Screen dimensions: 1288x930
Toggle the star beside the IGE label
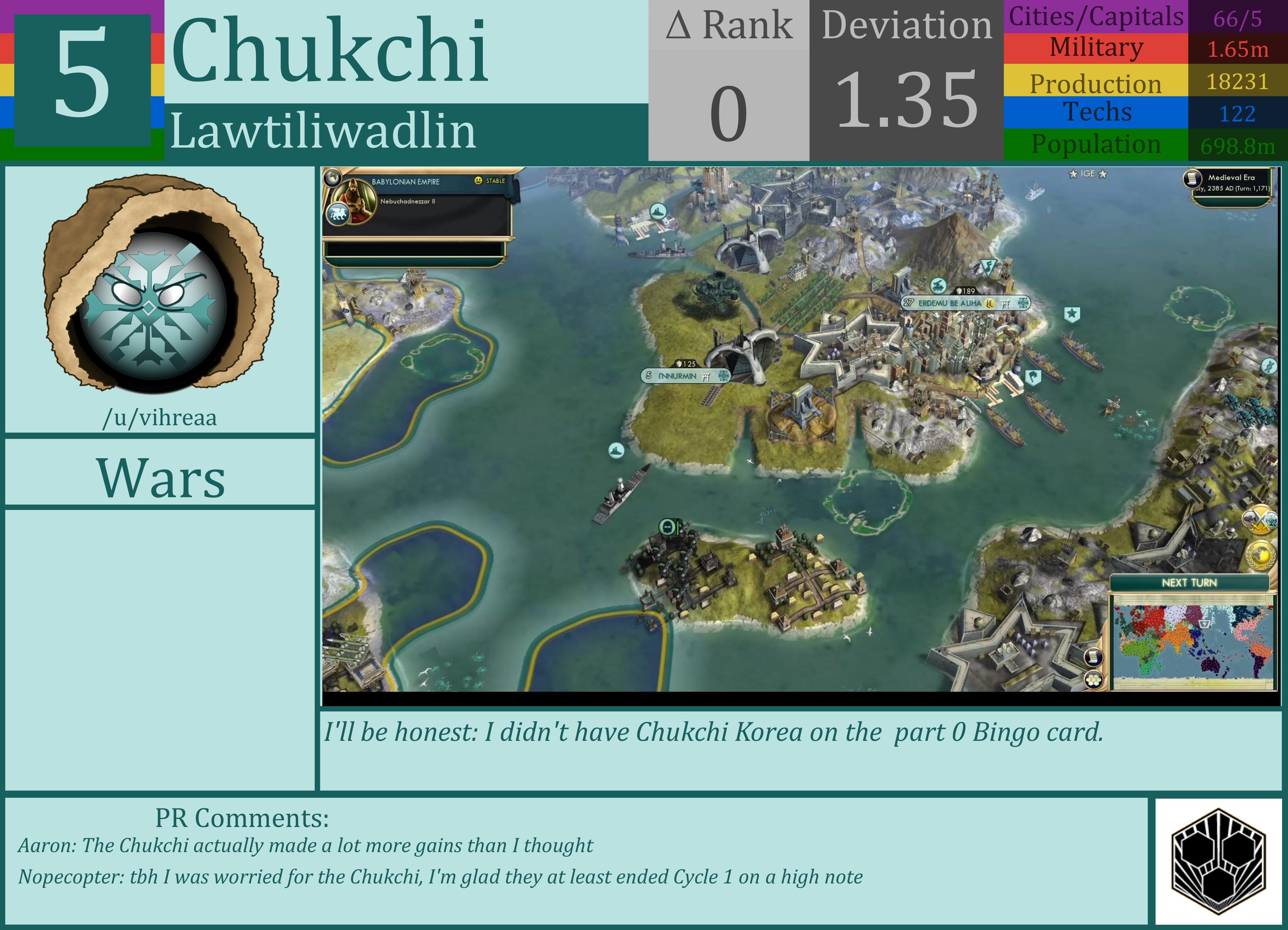(x=1074, y=174)
